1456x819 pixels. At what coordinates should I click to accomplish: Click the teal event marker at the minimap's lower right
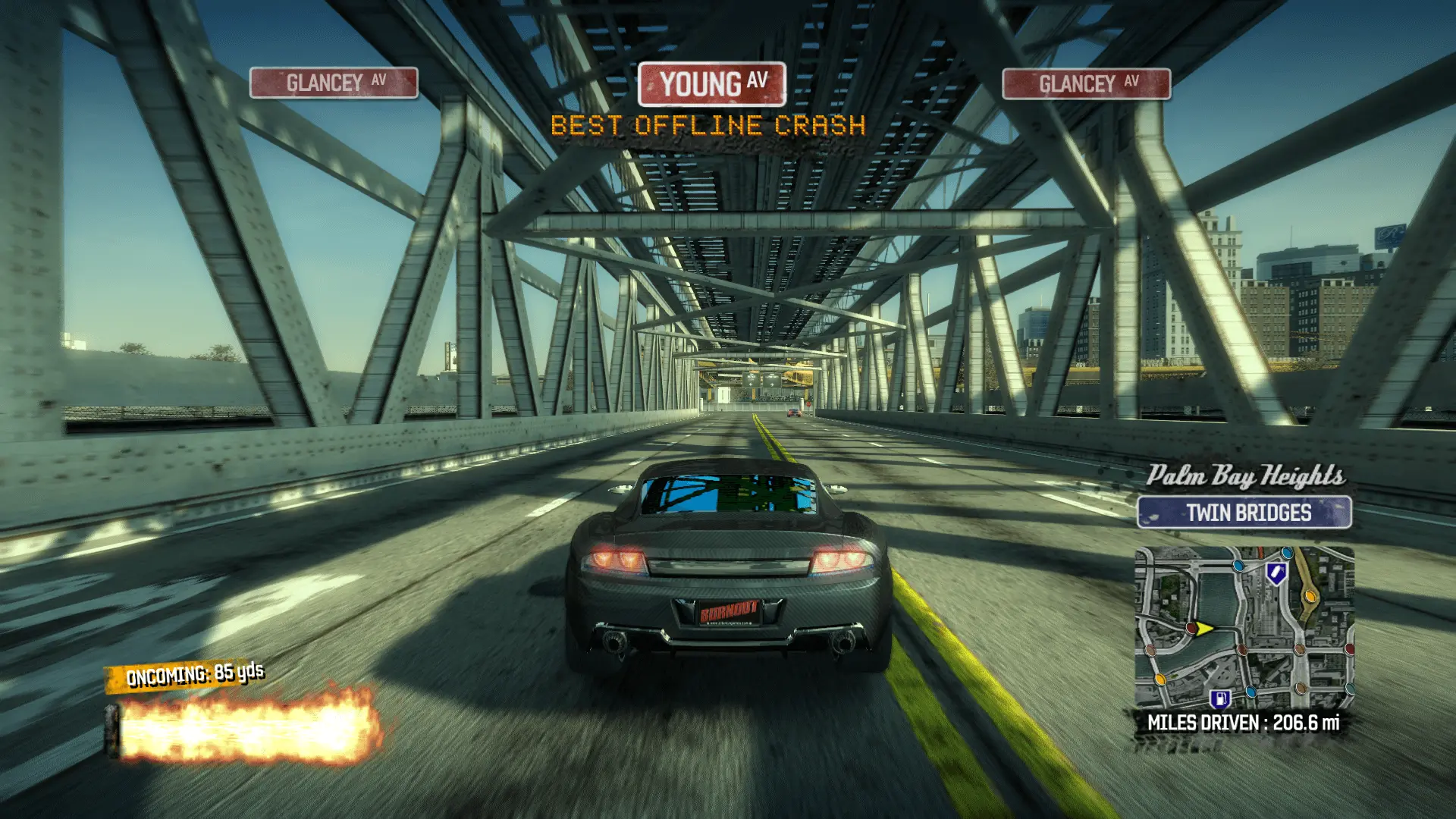(1351, 688)
